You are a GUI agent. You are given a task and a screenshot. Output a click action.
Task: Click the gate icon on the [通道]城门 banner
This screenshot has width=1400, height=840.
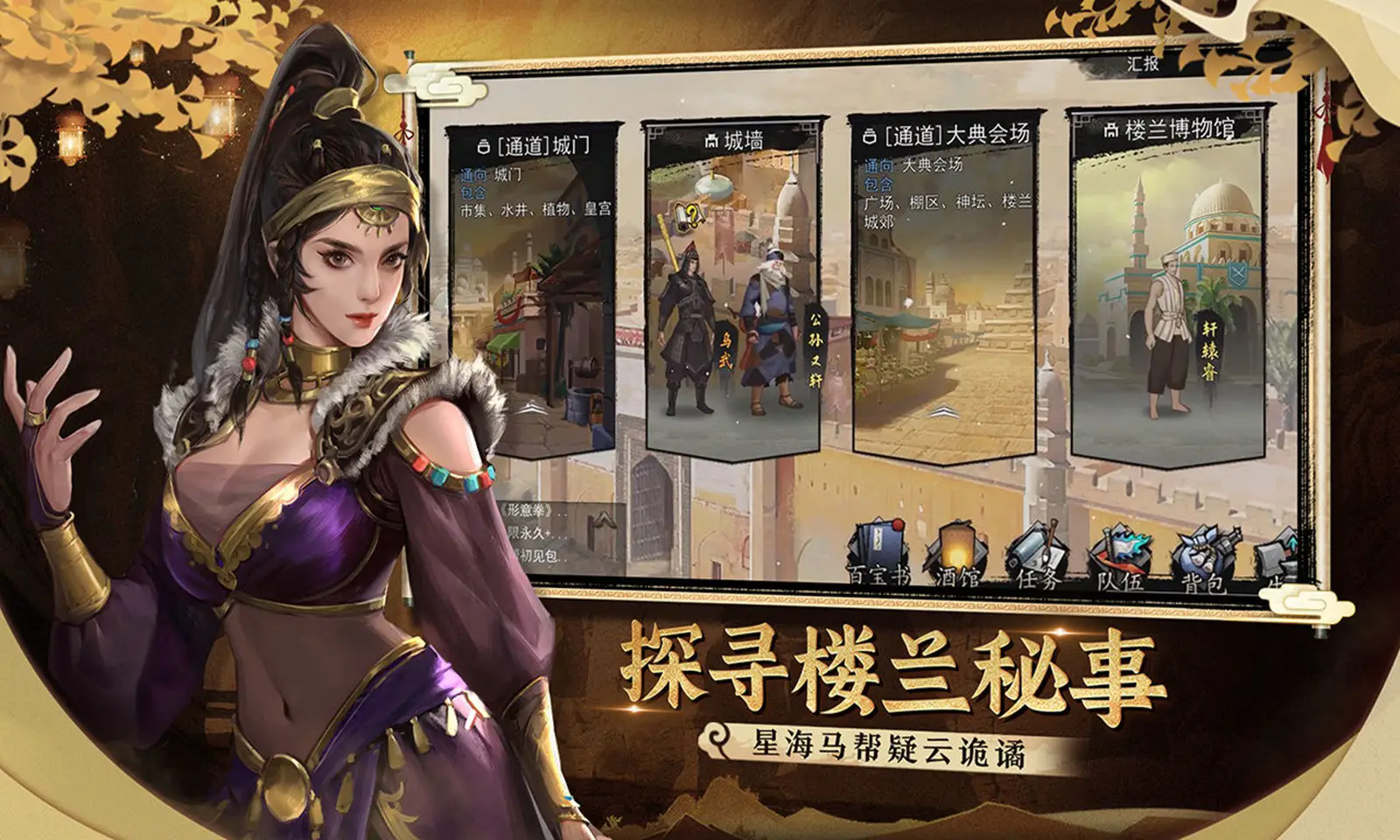484,143
